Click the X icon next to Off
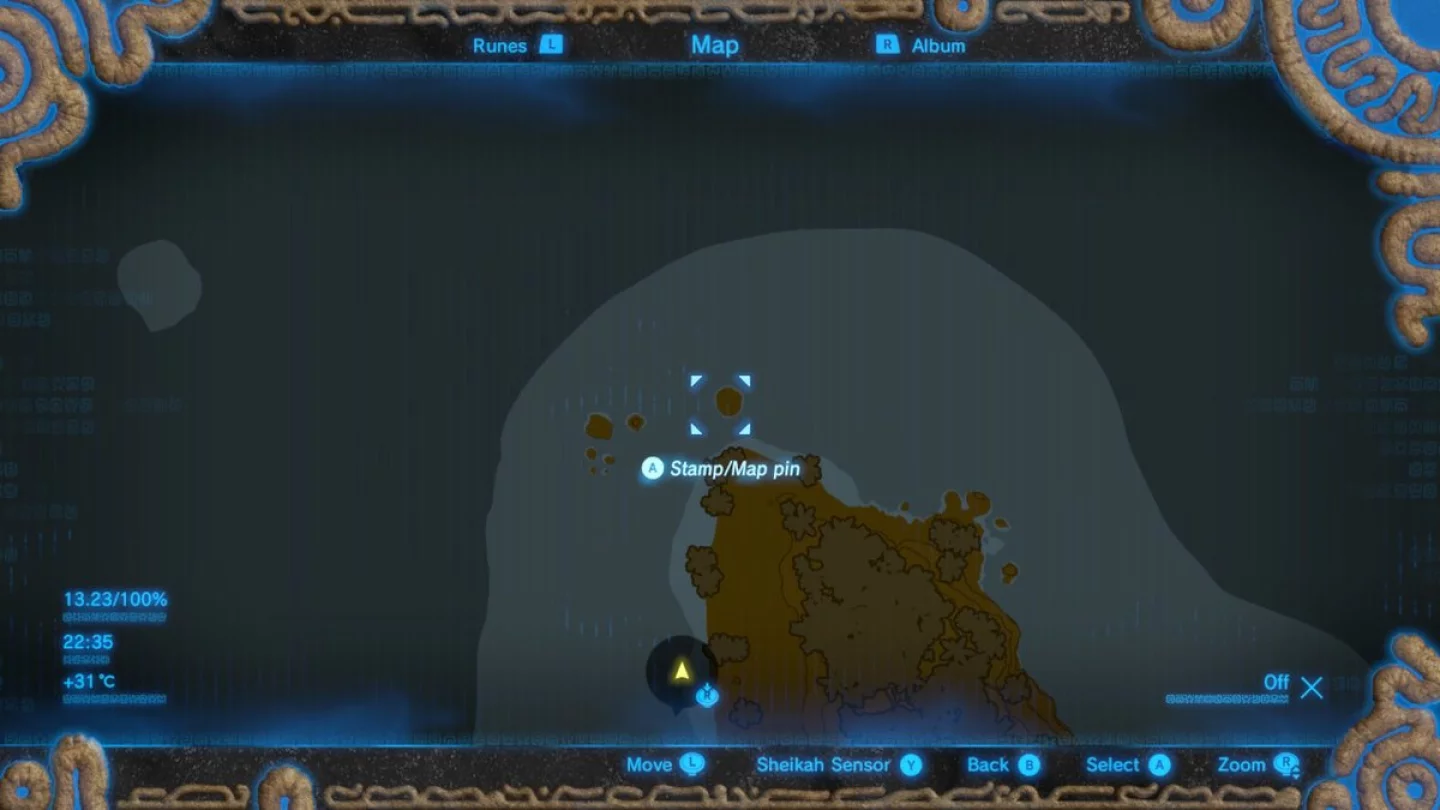Image resolution: width=1440 pixels, height=810 pixels. click(1312, 687)
